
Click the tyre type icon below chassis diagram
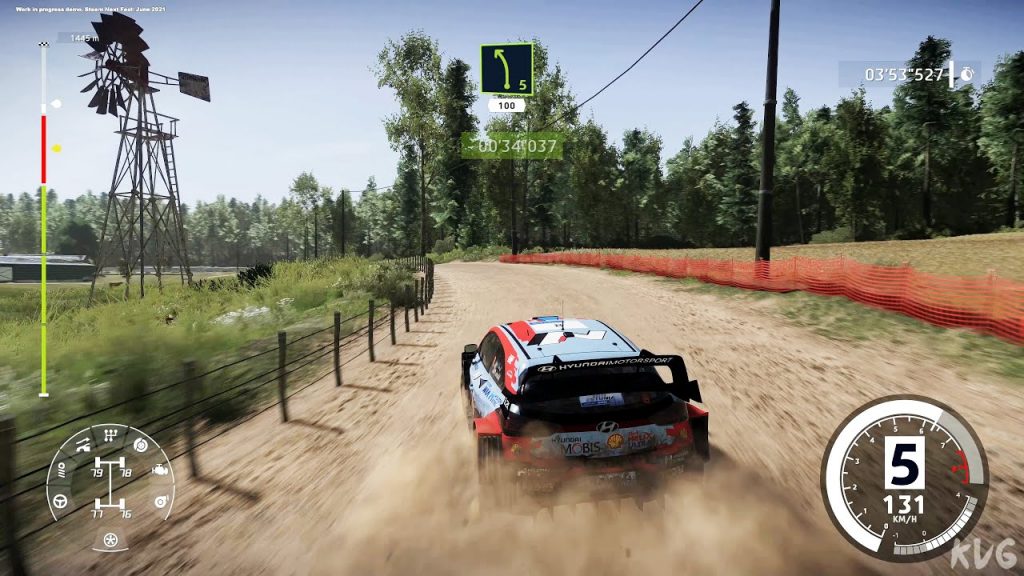coord(111,541)
